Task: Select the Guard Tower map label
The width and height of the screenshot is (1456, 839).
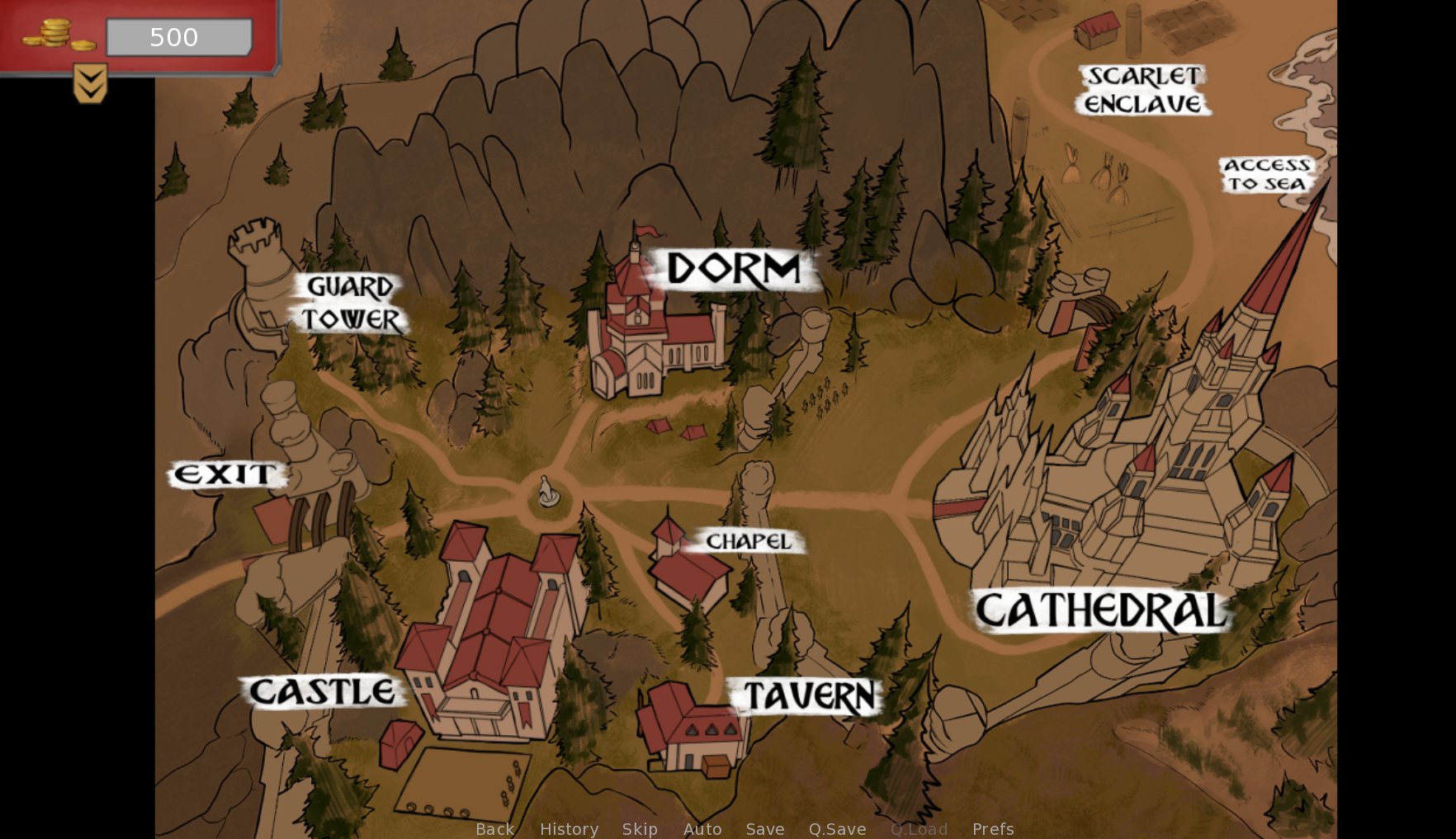Action: [x=350, y=303]
